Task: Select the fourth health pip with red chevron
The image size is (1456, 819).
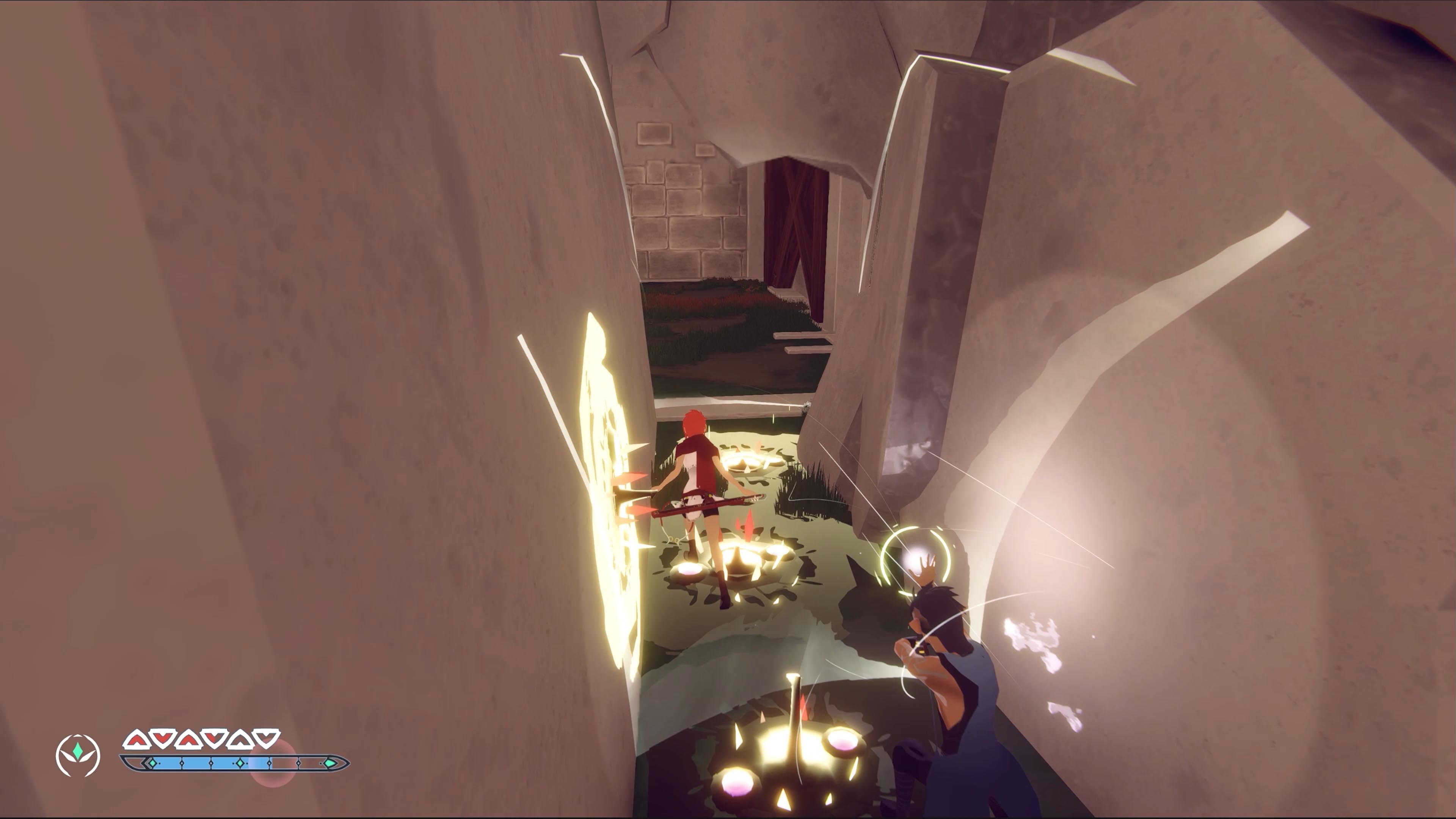Action: [213, 739]
